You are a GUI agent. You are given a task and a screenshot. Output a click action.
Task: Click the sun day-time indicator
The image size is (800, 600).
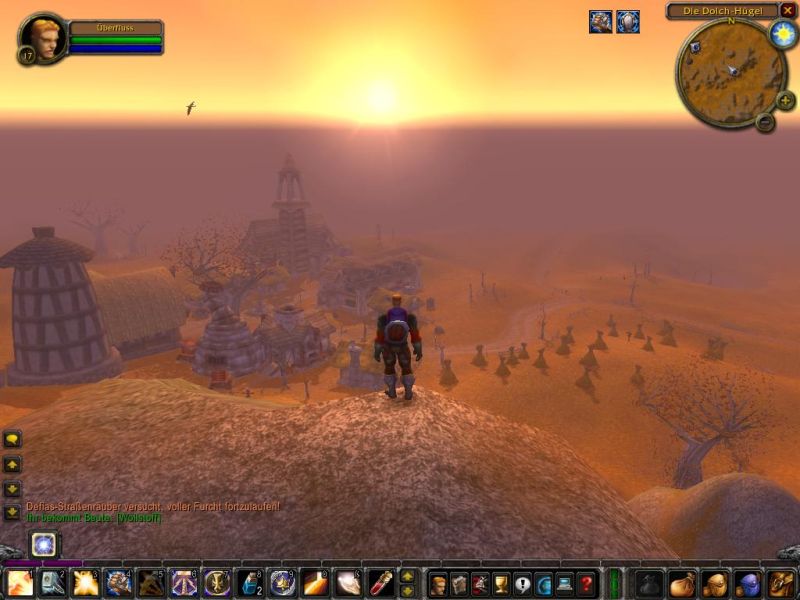[x=782, y=33]
